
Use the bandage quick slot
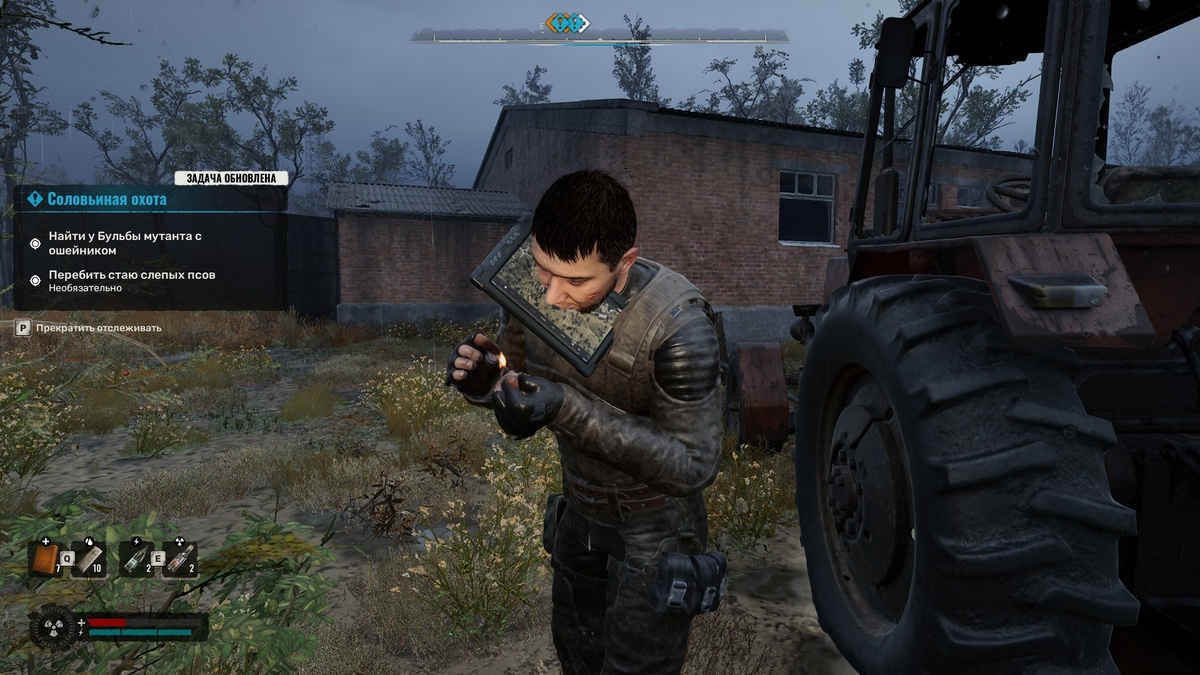(88, 560)
